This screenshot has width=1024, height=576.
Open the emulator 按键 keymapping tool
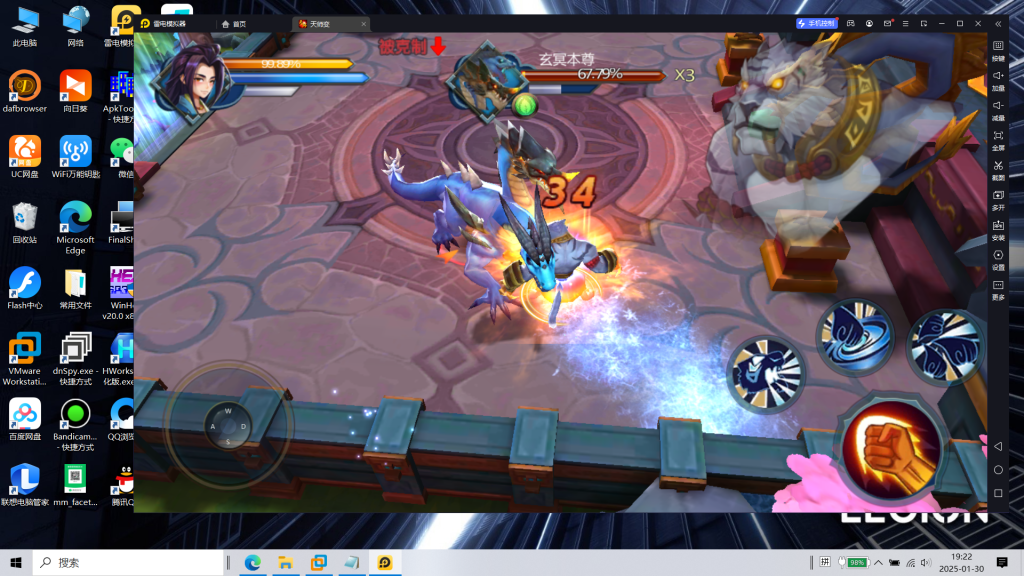998,50
